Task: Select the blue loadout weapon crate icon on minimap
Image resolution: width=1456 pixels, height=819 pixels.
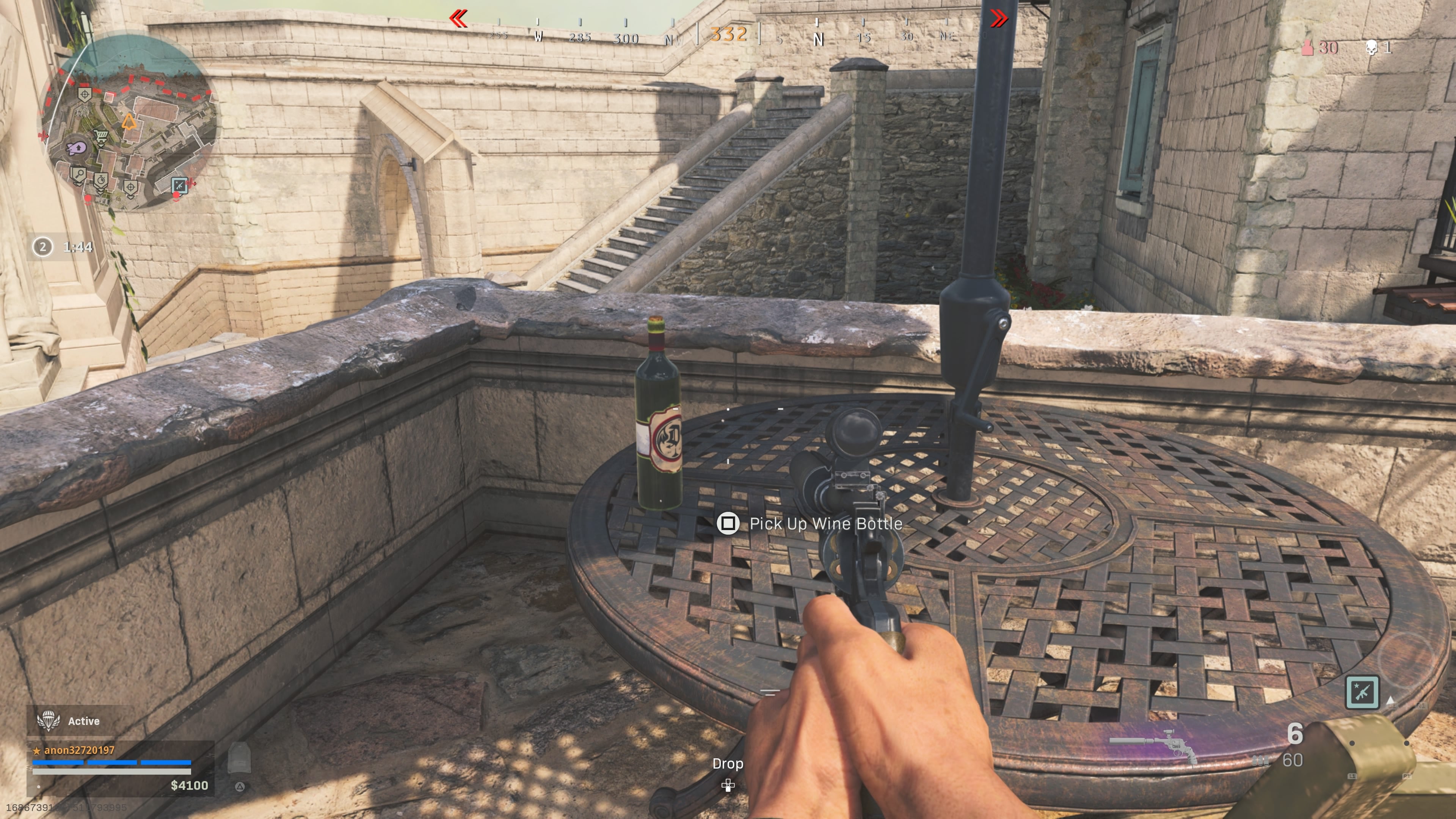Action: pos(179,186)
